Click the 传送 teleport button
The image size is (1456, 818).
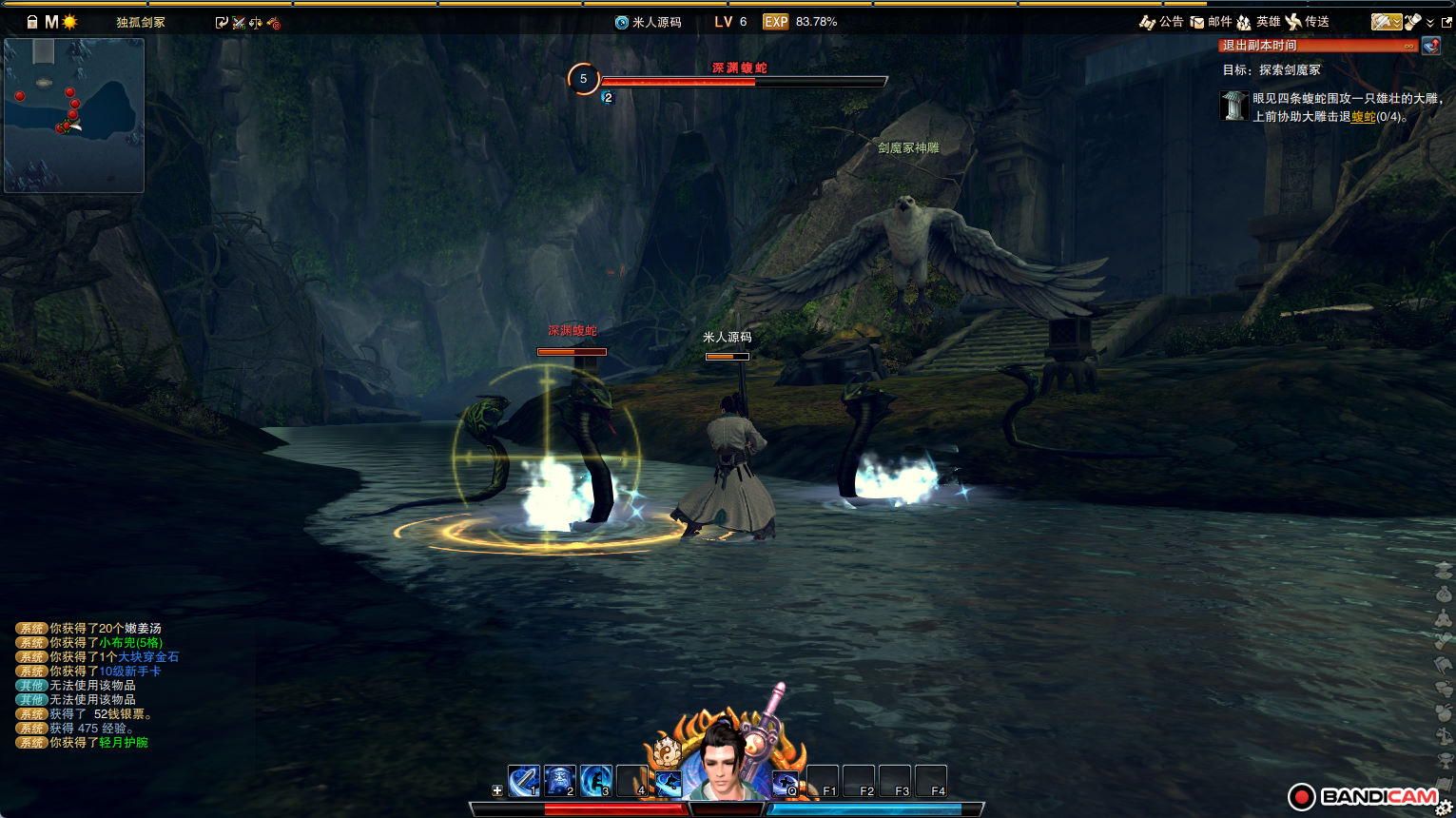point(1307,22)
